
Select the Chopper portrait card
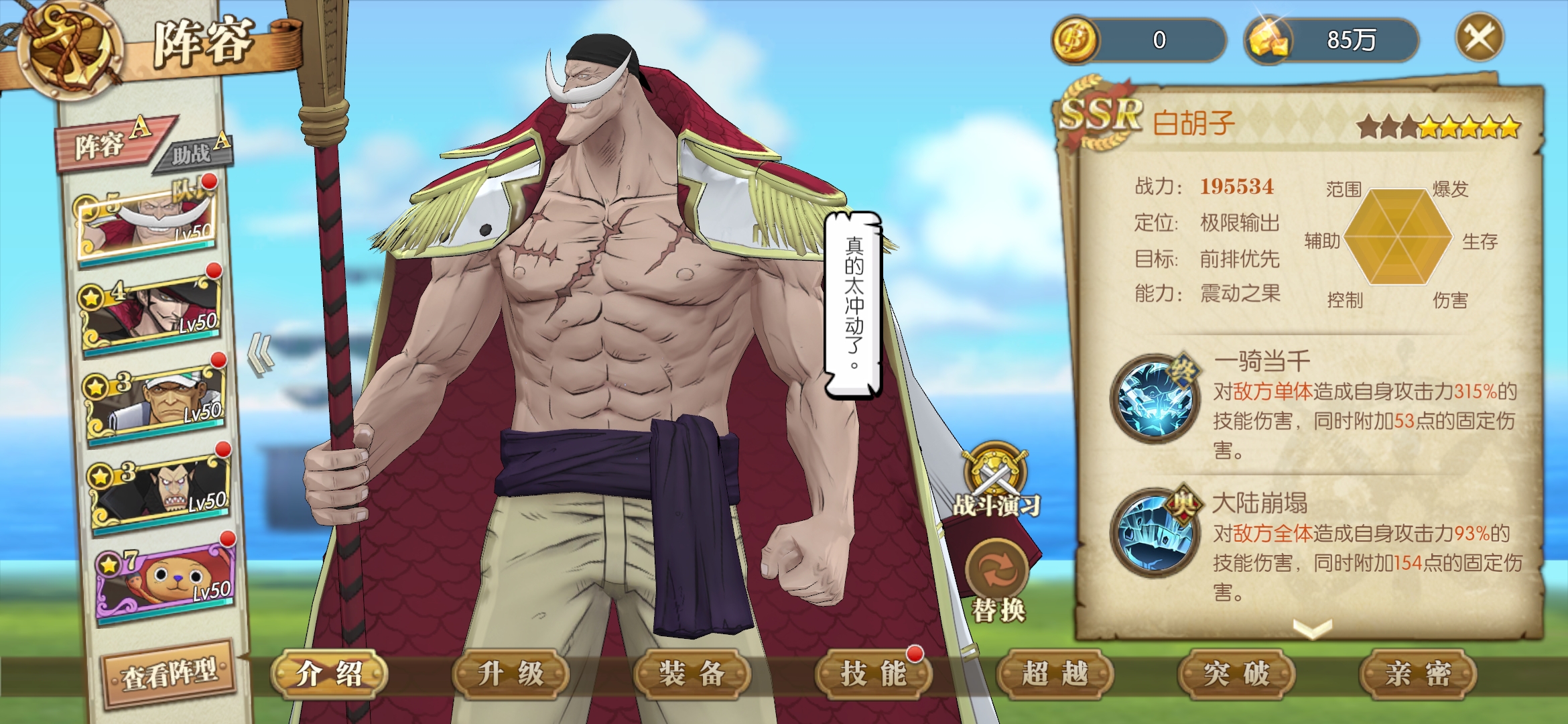coord(165,582)
